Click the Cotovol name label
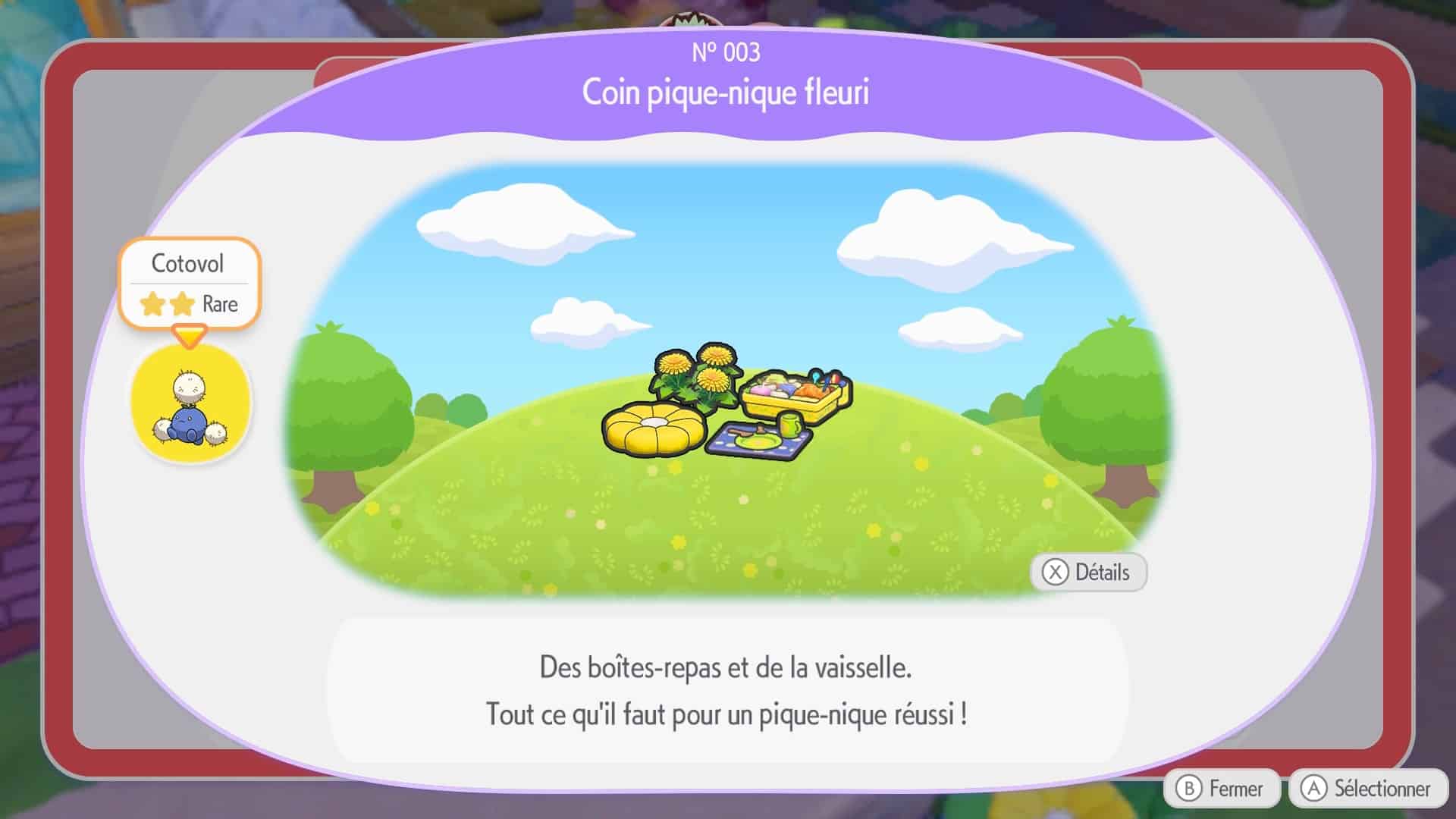The height and width of the screenshot is (819, 1456). pos(189,263)
